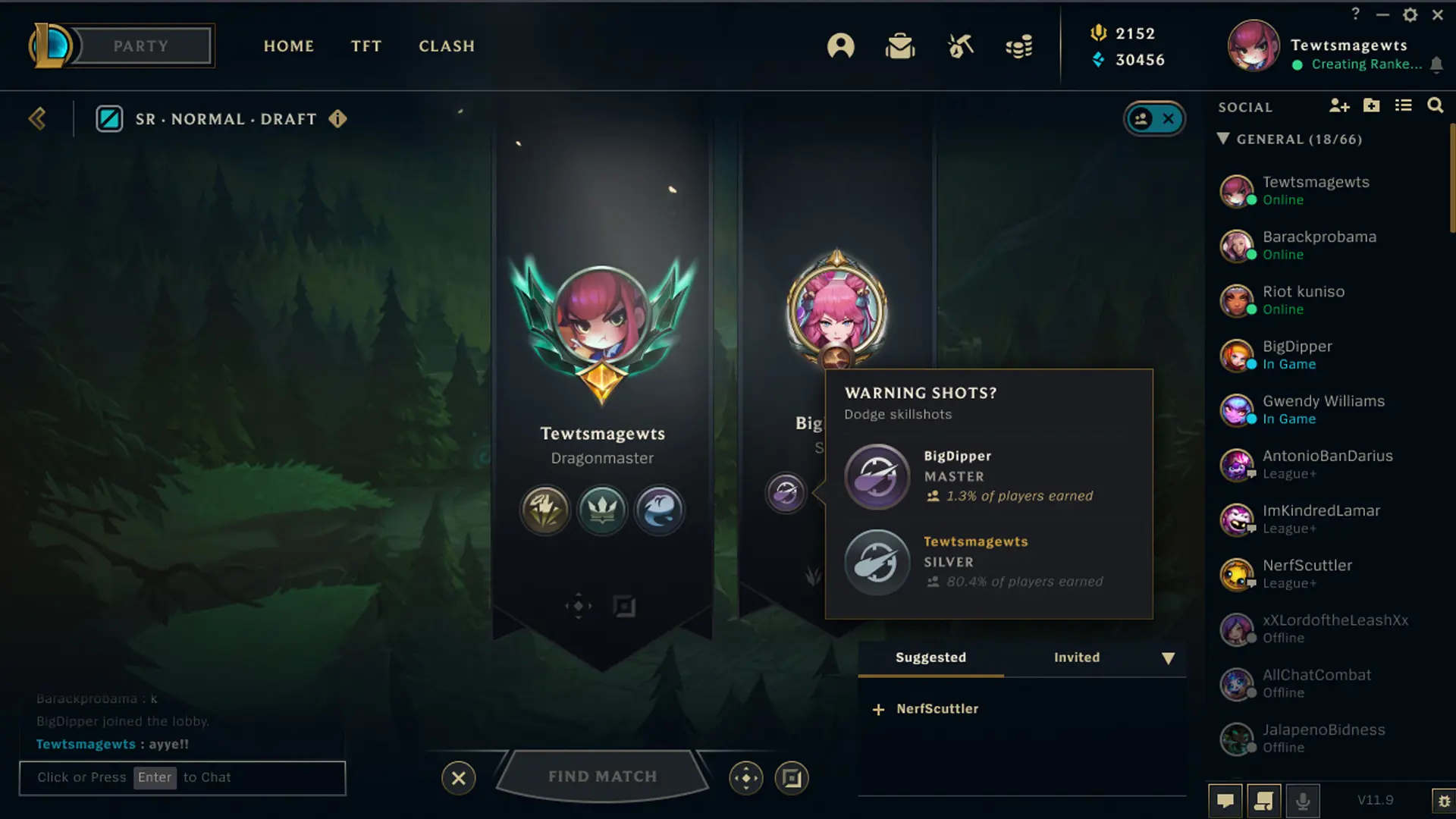Collapse the lobby with the back chevron
The image size is (1456, 819).
tap(36, 118)
